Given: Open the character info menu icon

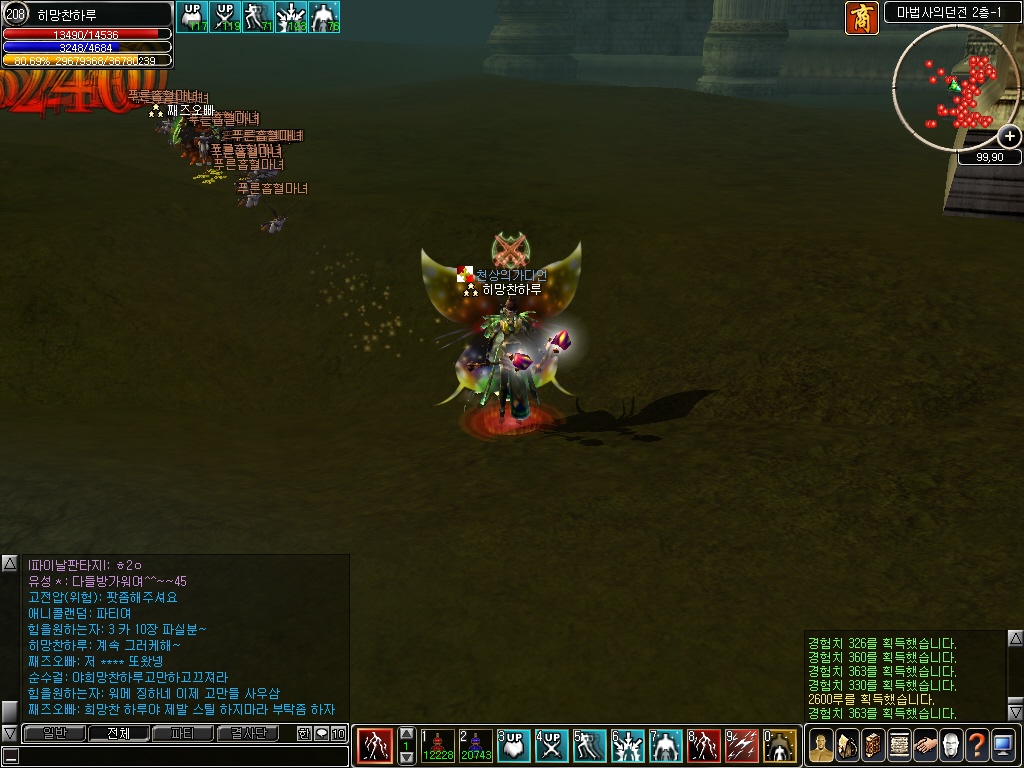Looking at the screenshot, I should 821,746.
